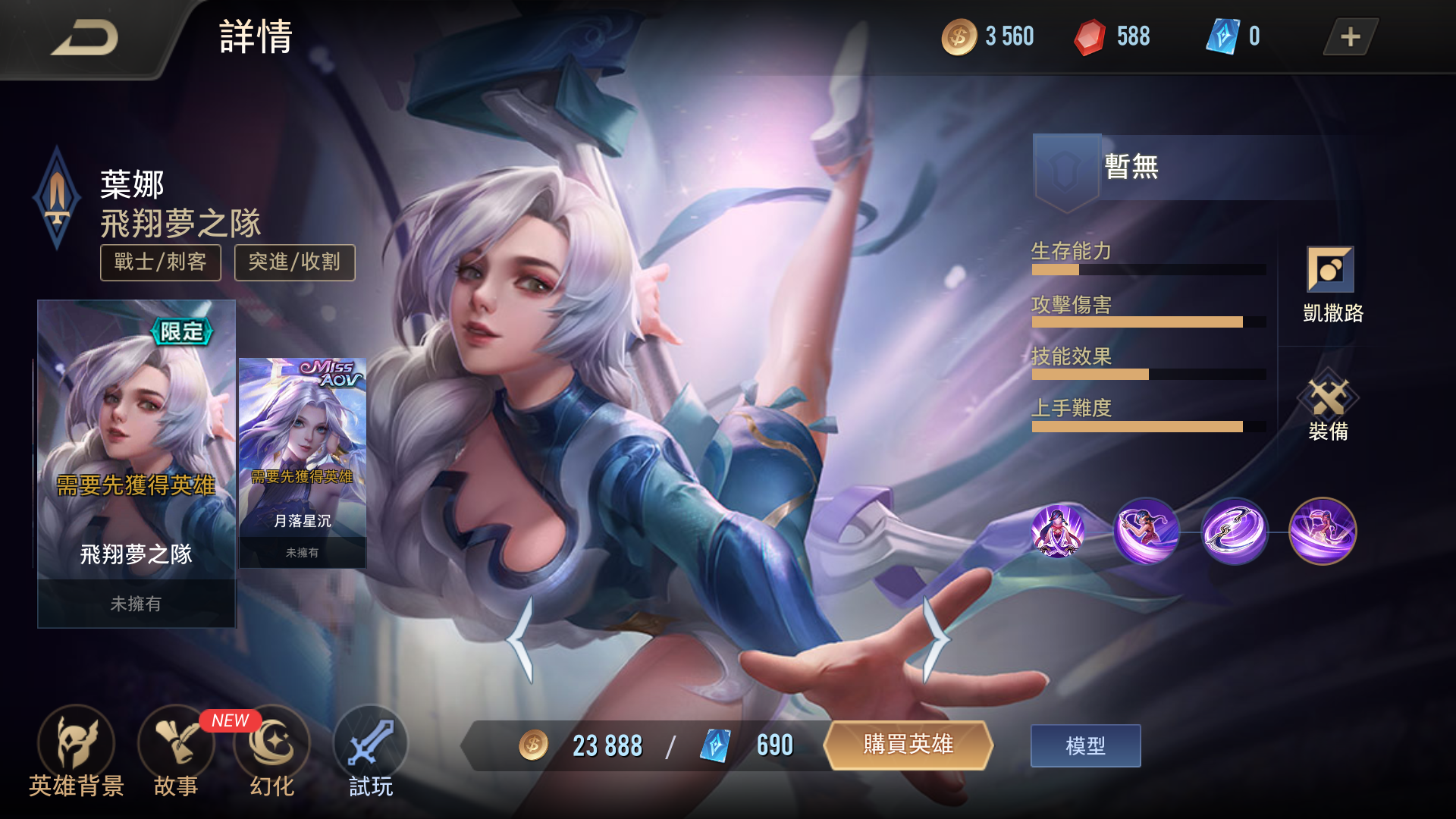Select the third crescent-blade skill icon
Viewport: 1456px width, 819px height.
[x=1238, y=532]
